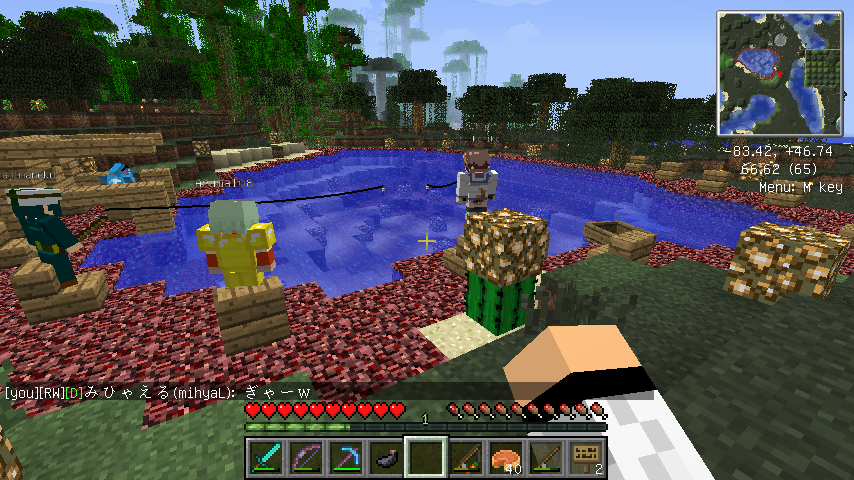Screen dimensions: 854x480
Task: Click the minimap in the corner
Action: 779,72
